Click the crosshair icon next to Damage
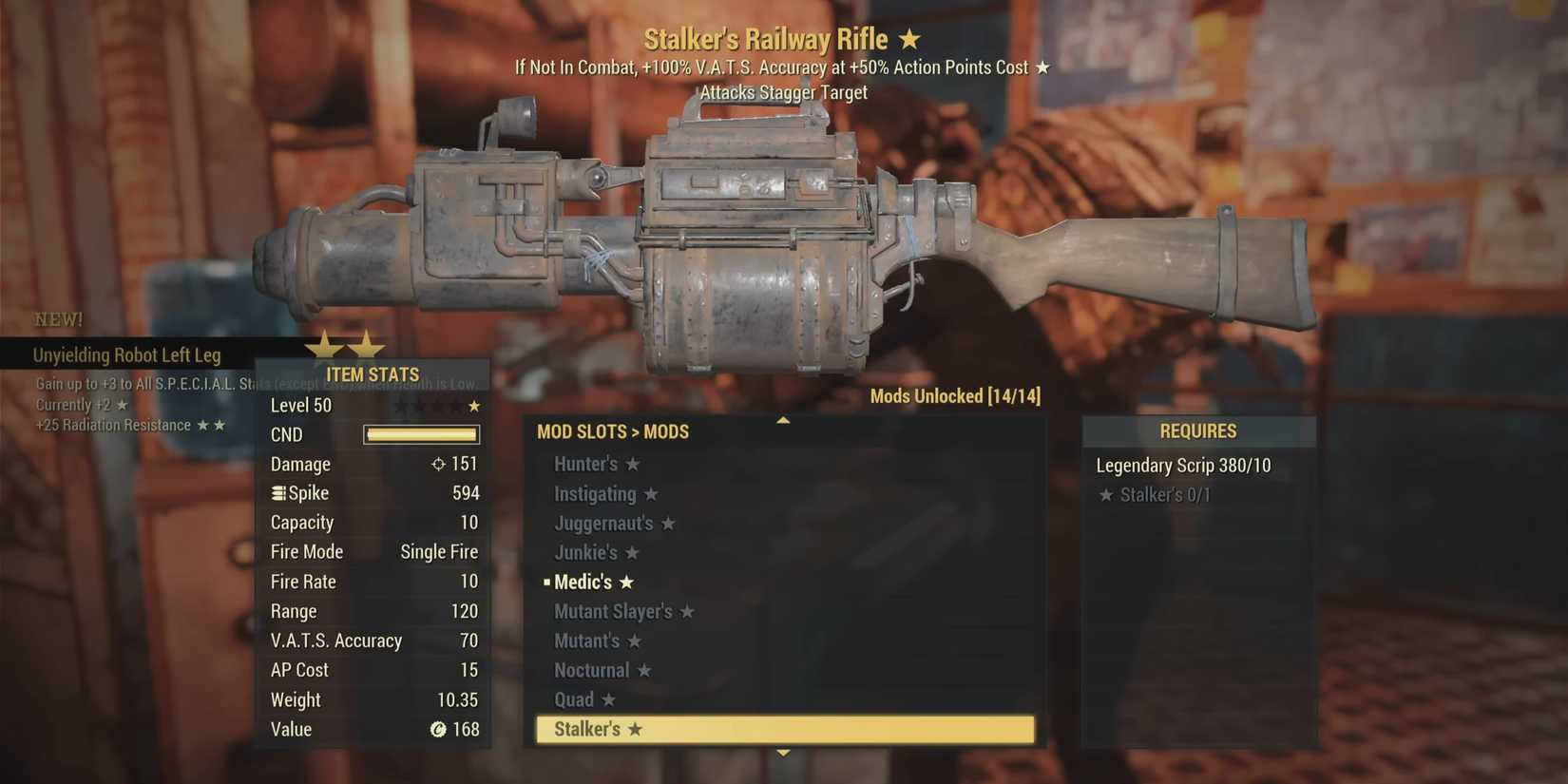 [x=438, y=464]
